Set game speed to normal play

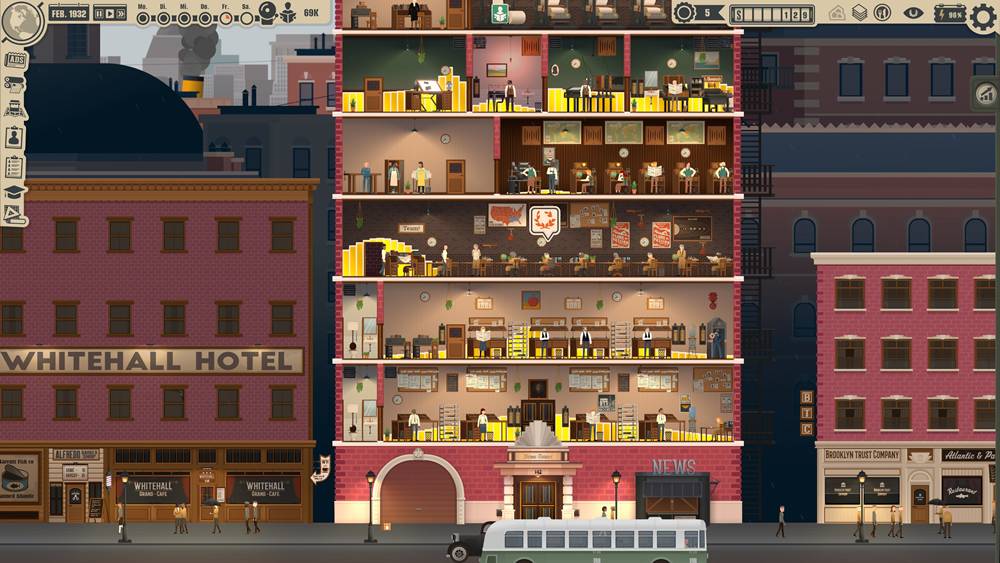click(109, 14)
